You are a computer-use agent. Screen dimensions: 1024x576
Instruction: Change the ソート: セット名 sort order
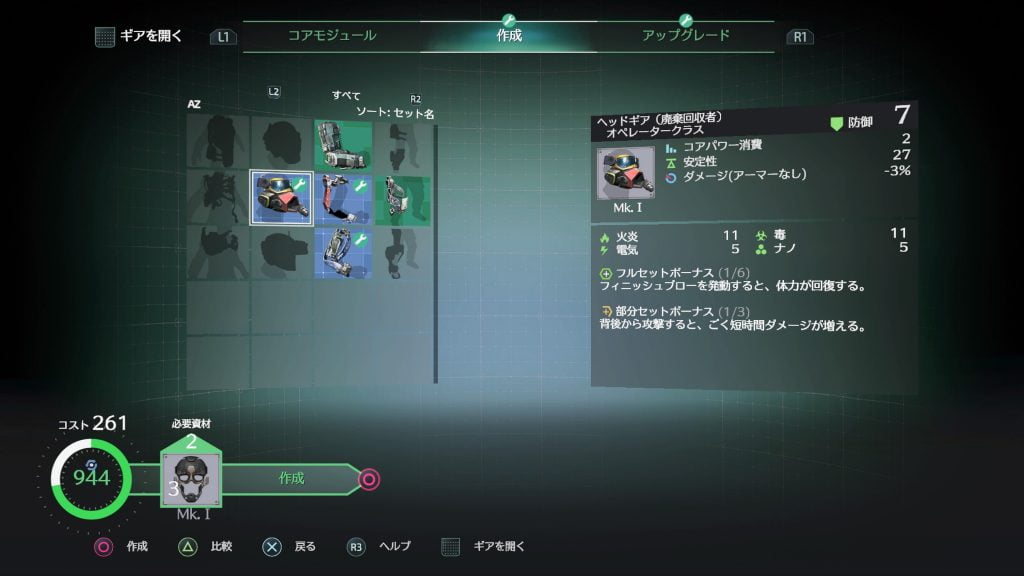click(x=395, y=114)
